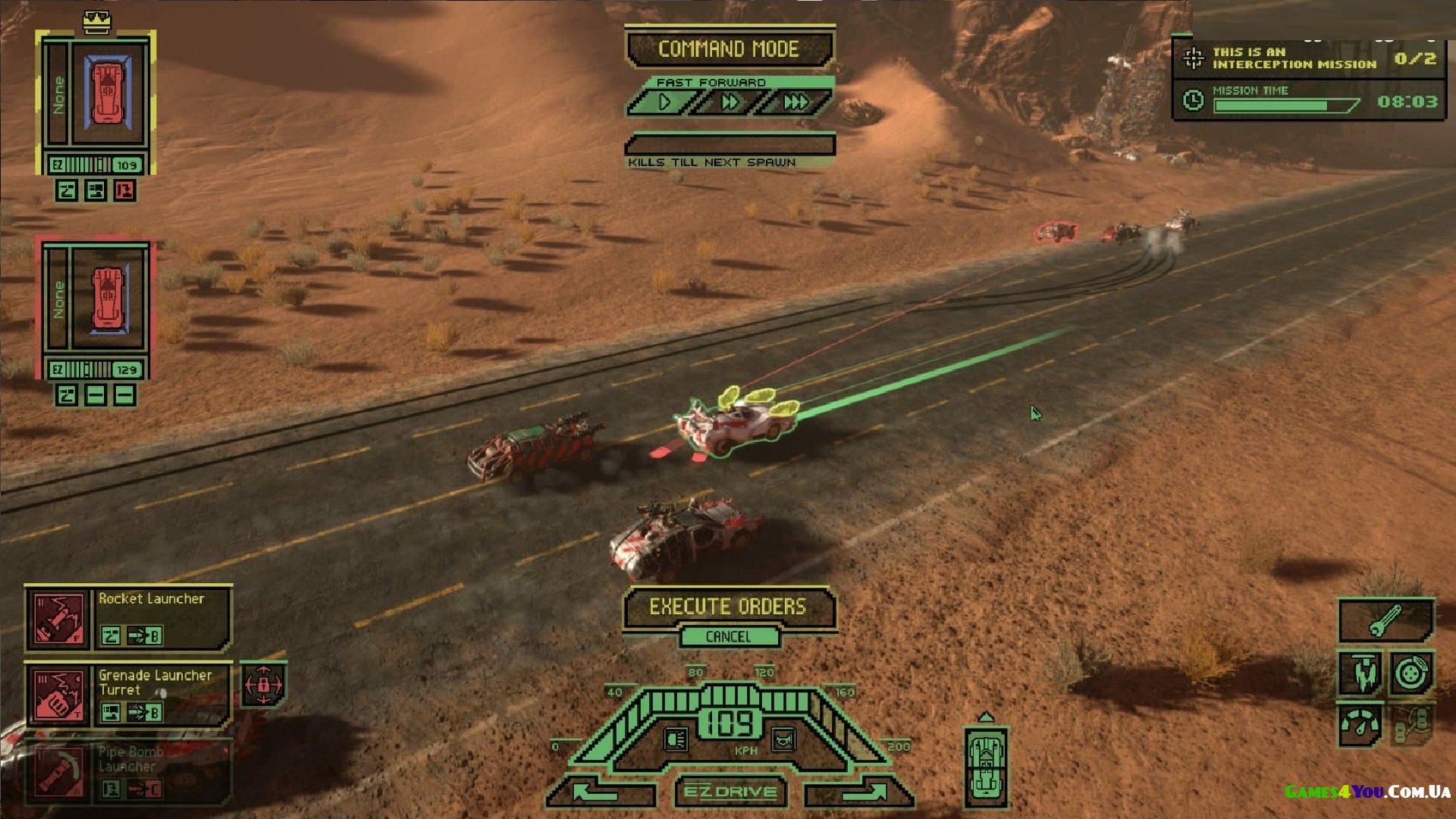Select the top vehicle portrait with crown
The height and width of the screenshot is (819, 1456).
pos(107,94)
